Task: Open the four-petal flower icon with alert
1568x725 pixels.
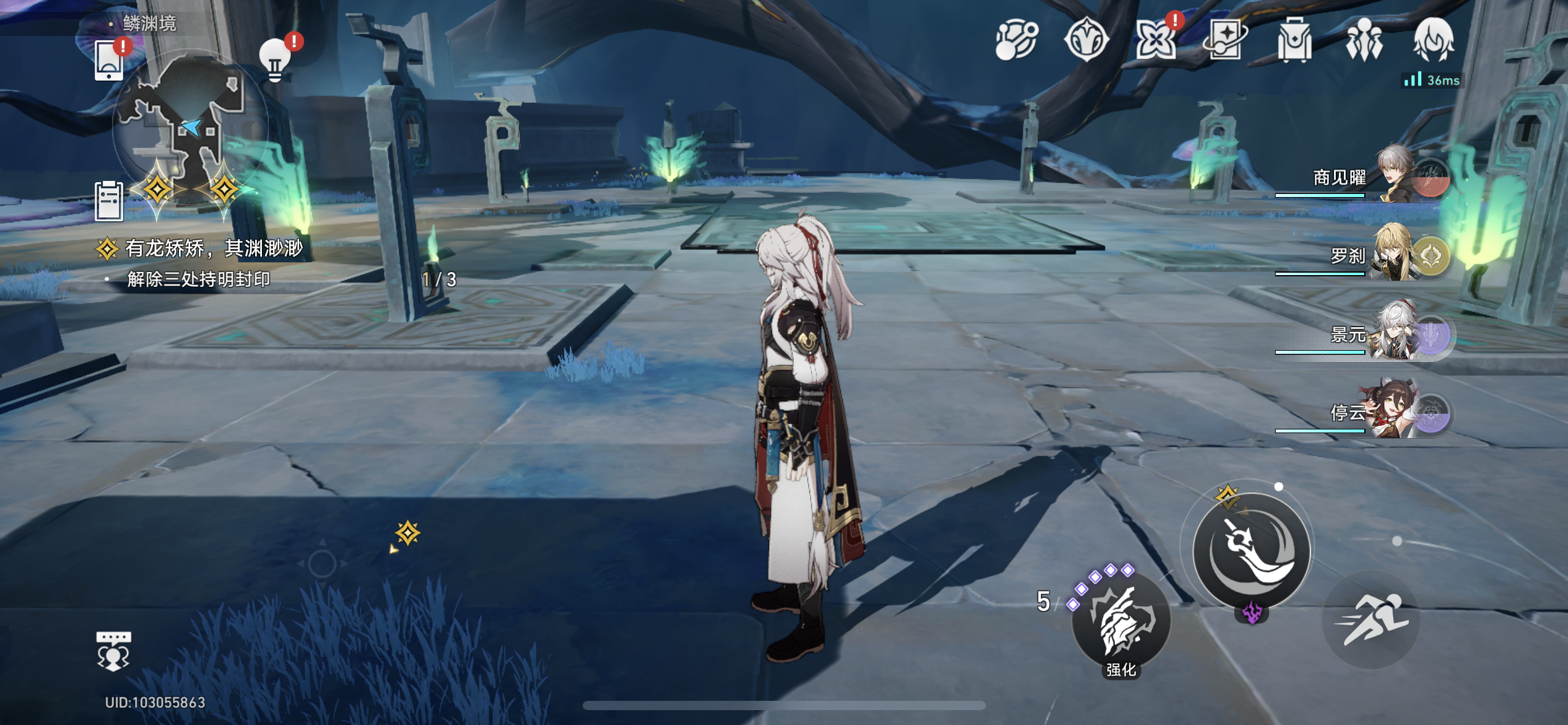Action: point(1156,41)
